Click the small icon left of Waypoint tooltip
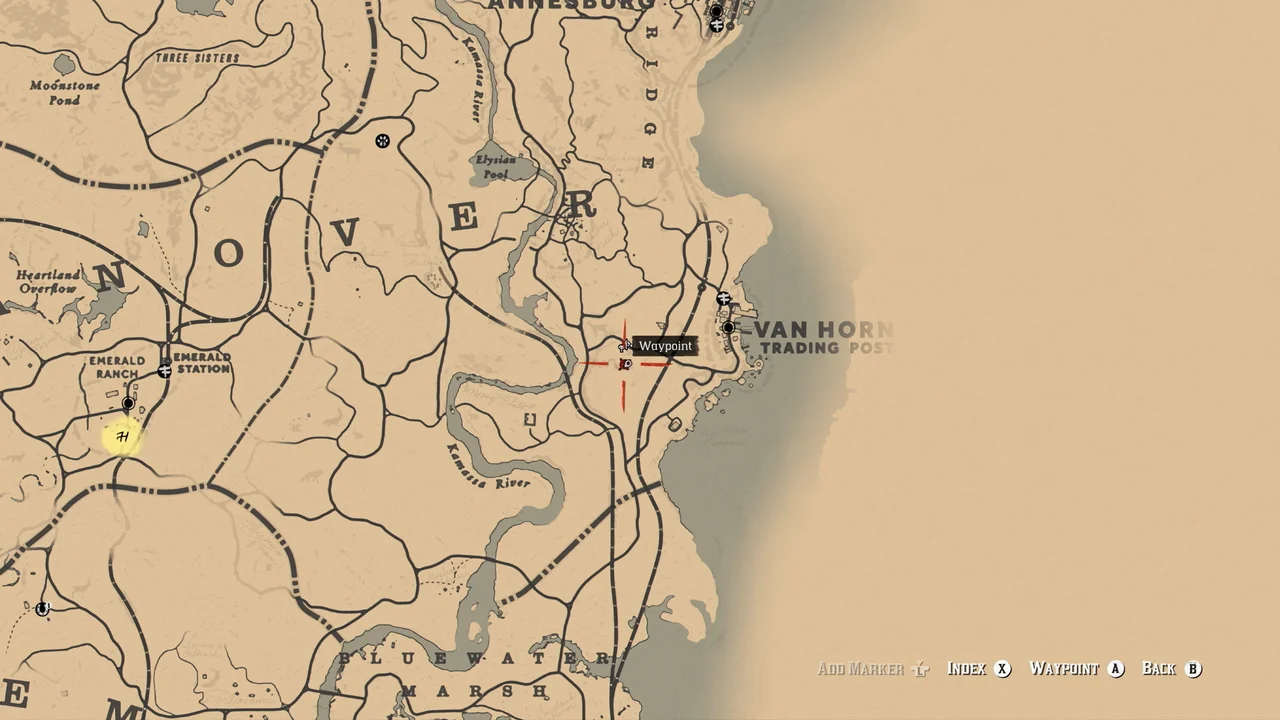This screenshot has height=720, width=1280. [624, 346]
